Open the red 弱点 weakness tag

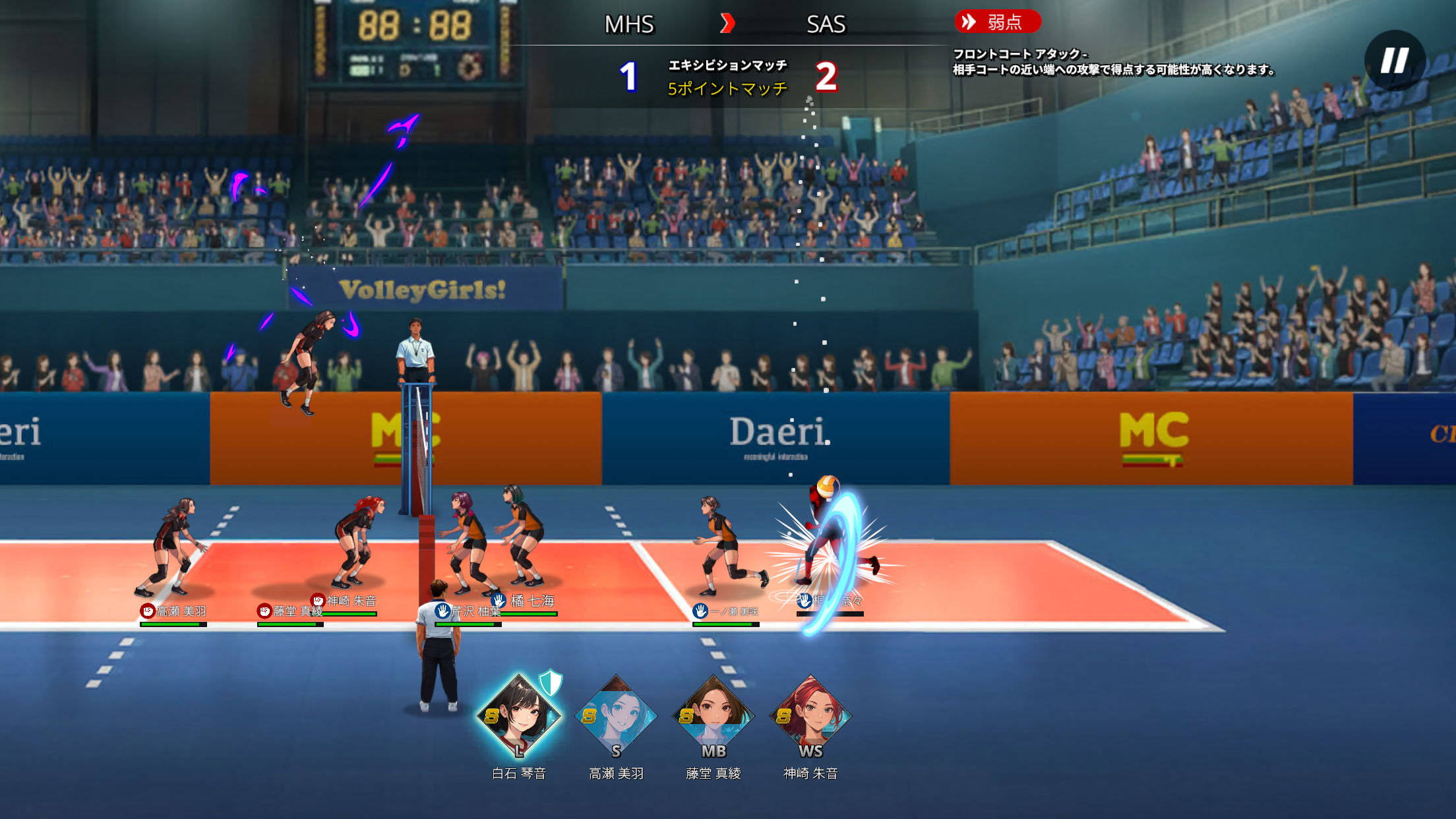[x=997, y=22]
